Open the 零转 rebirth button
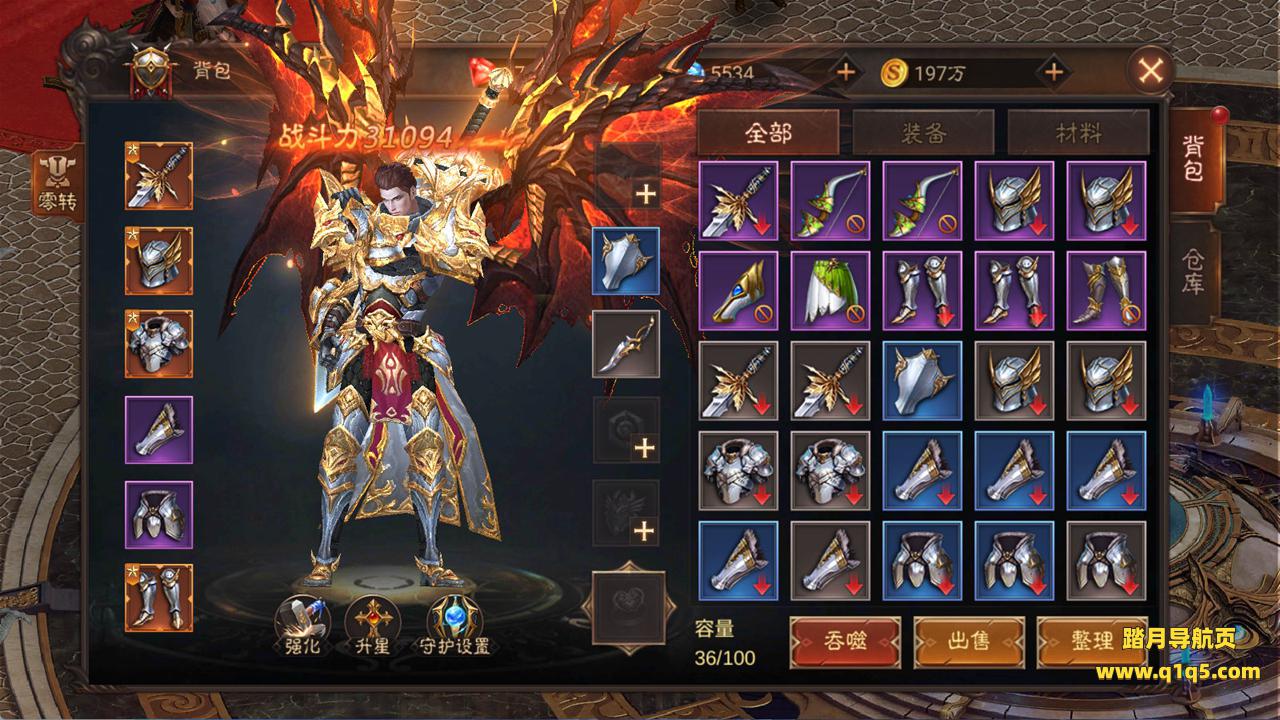Screen dimensions: 1280x720 (58, 184)
